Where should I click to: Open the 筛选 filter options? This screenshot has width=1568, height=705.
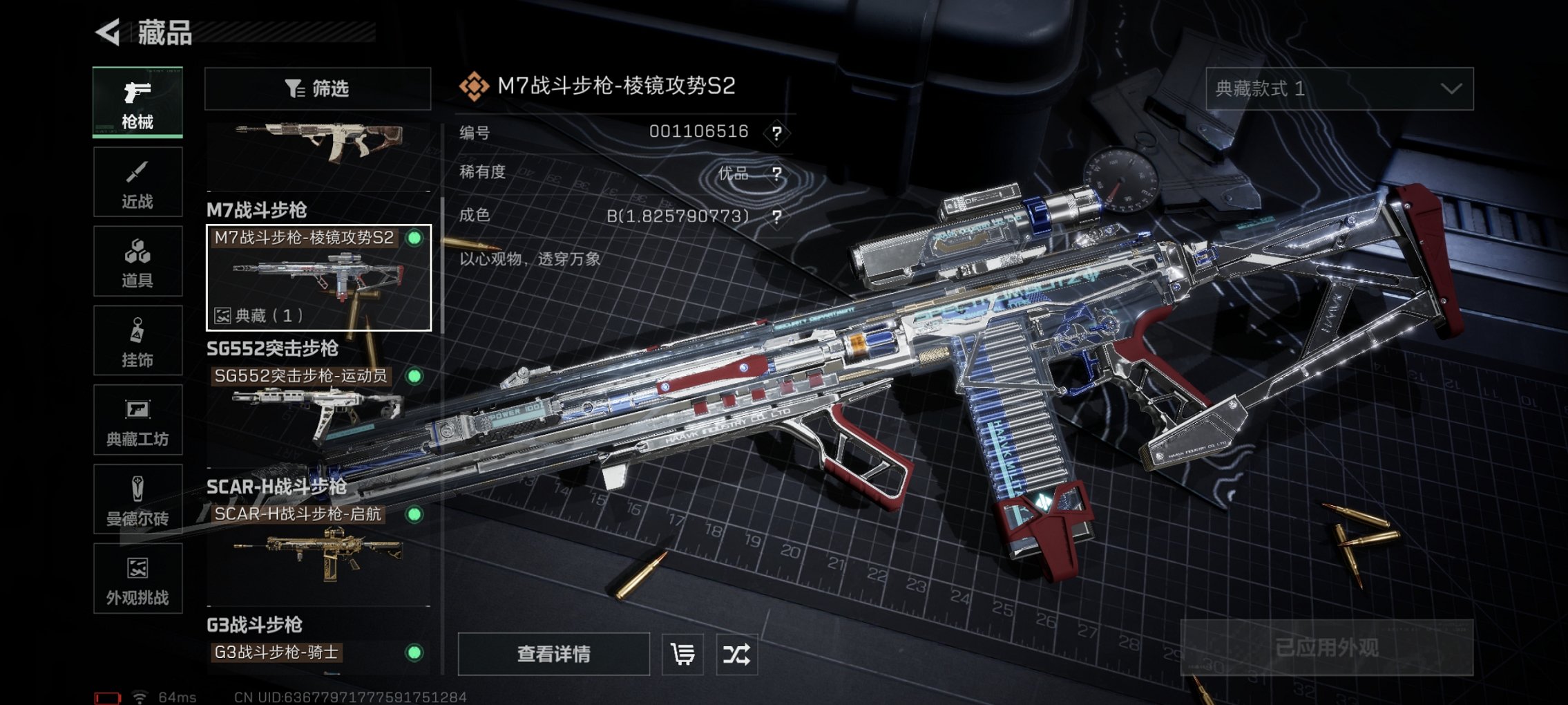318,88
